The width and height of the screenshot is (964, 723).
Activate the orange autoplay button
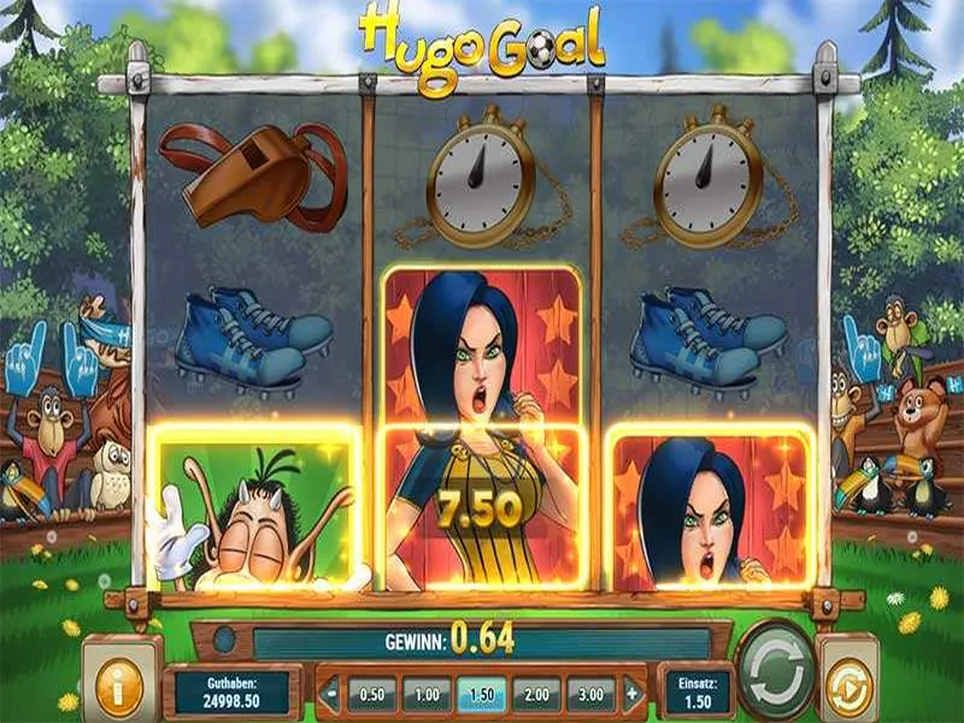click(848, 687)
